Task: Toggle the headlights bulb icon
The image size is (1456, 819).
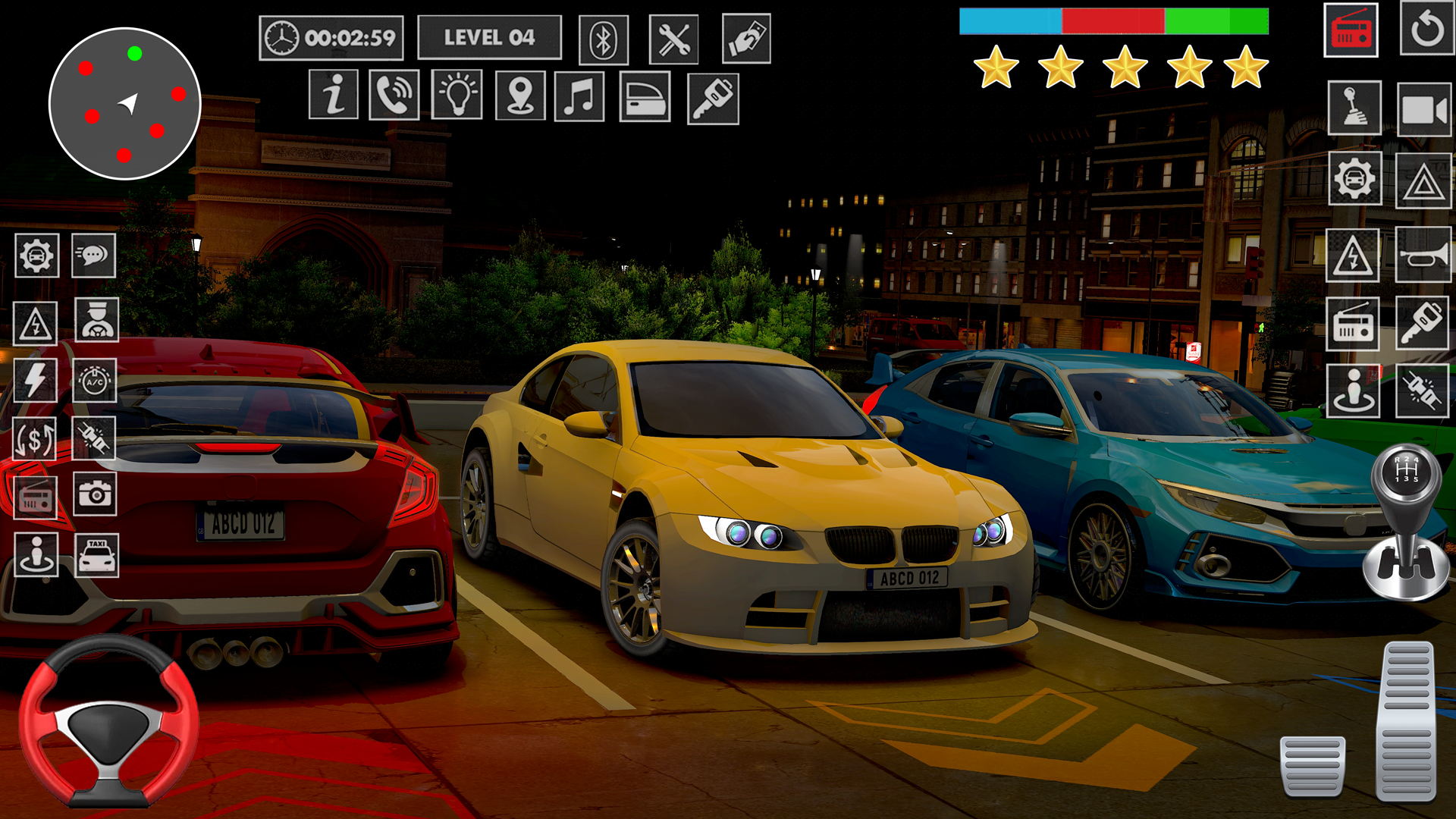Action: (456, 97)
